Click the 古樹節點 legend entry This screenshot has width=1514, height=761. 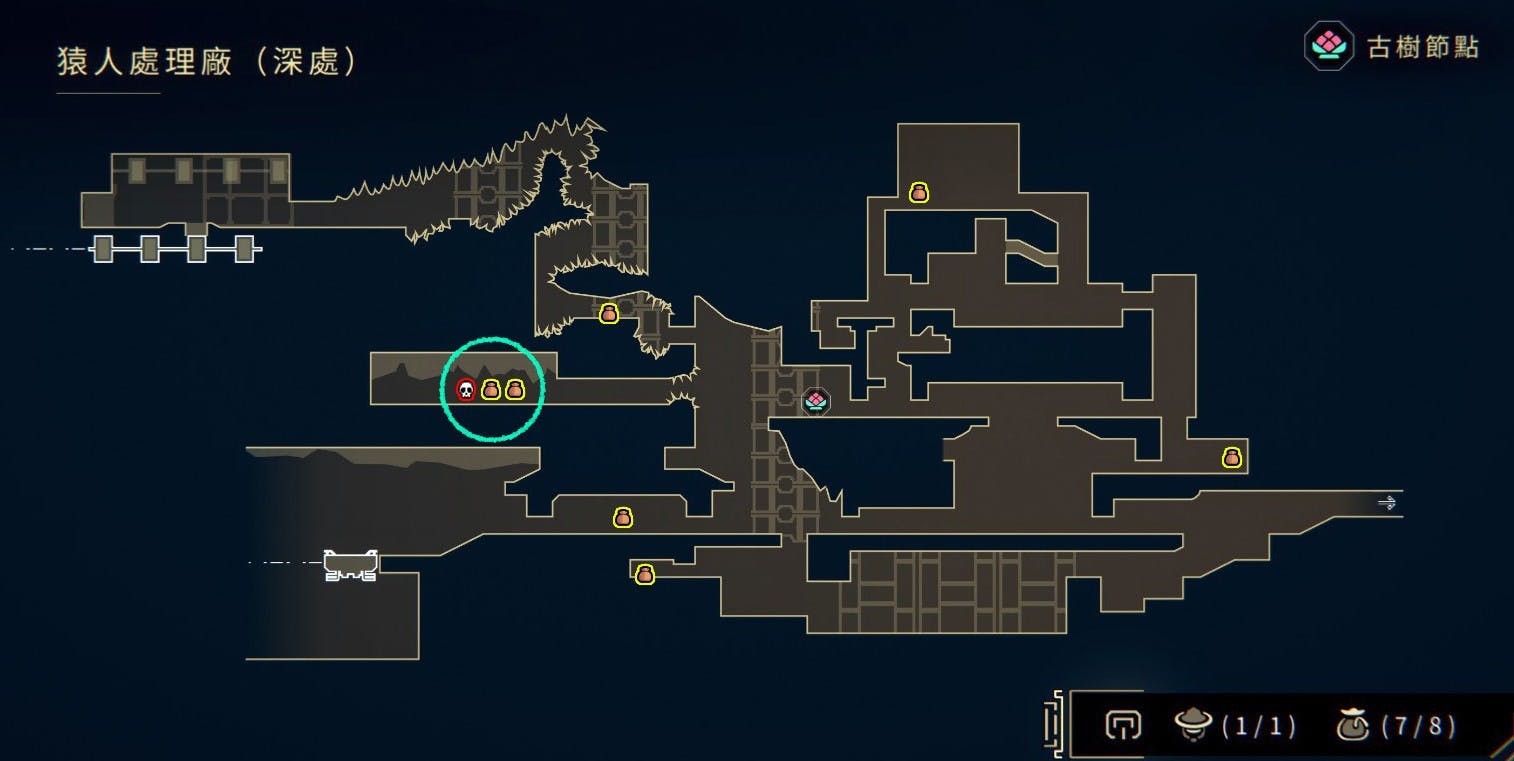(x=1392, y=47)
